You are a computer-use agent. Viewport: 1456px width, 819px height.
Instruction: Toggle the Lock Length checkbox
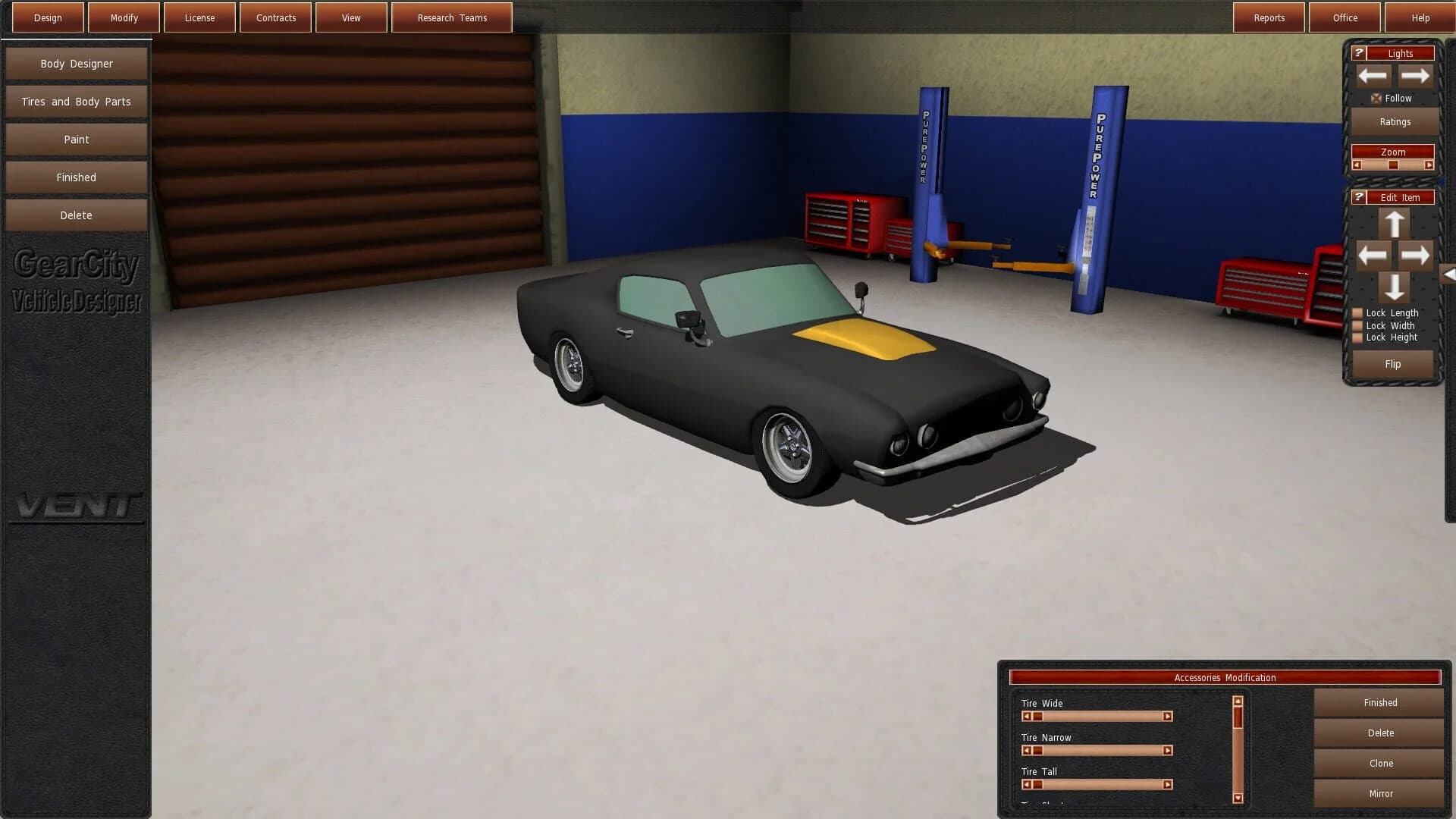1356,312
